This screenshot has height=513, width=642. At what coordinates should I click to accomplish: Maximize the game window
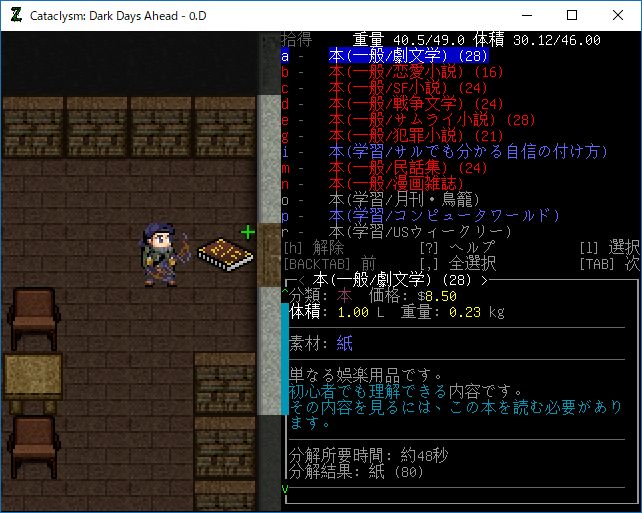572,15
